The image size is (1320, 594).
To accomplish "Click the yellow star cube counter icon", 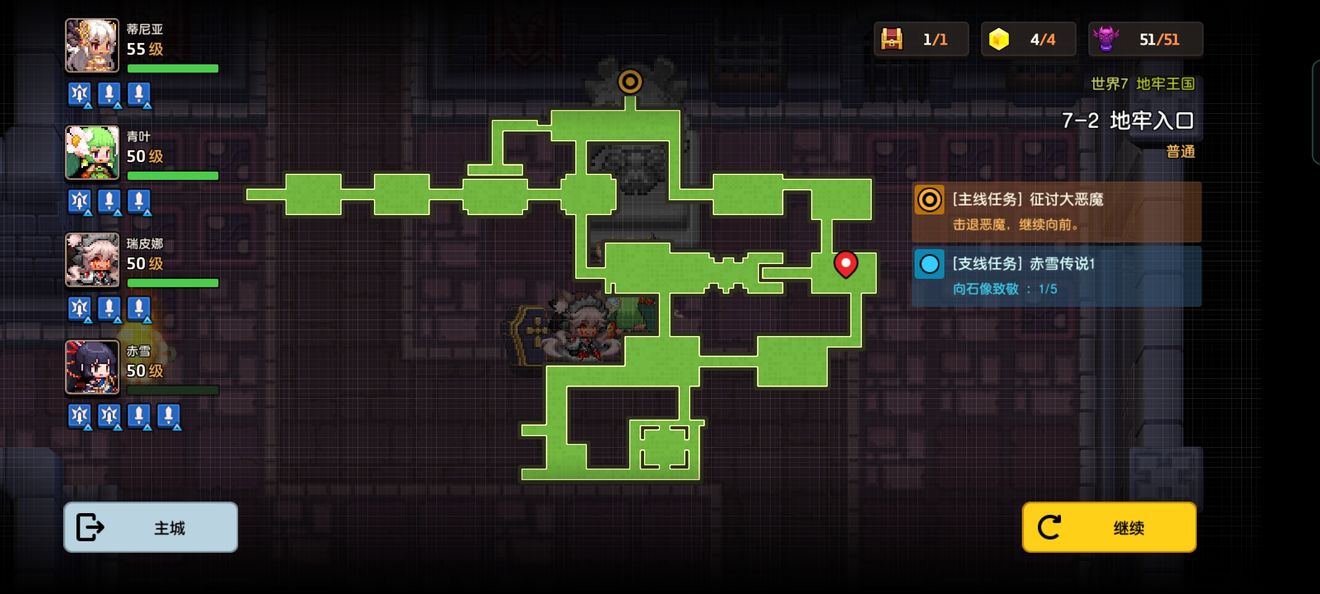I will [x=998, y=39].
